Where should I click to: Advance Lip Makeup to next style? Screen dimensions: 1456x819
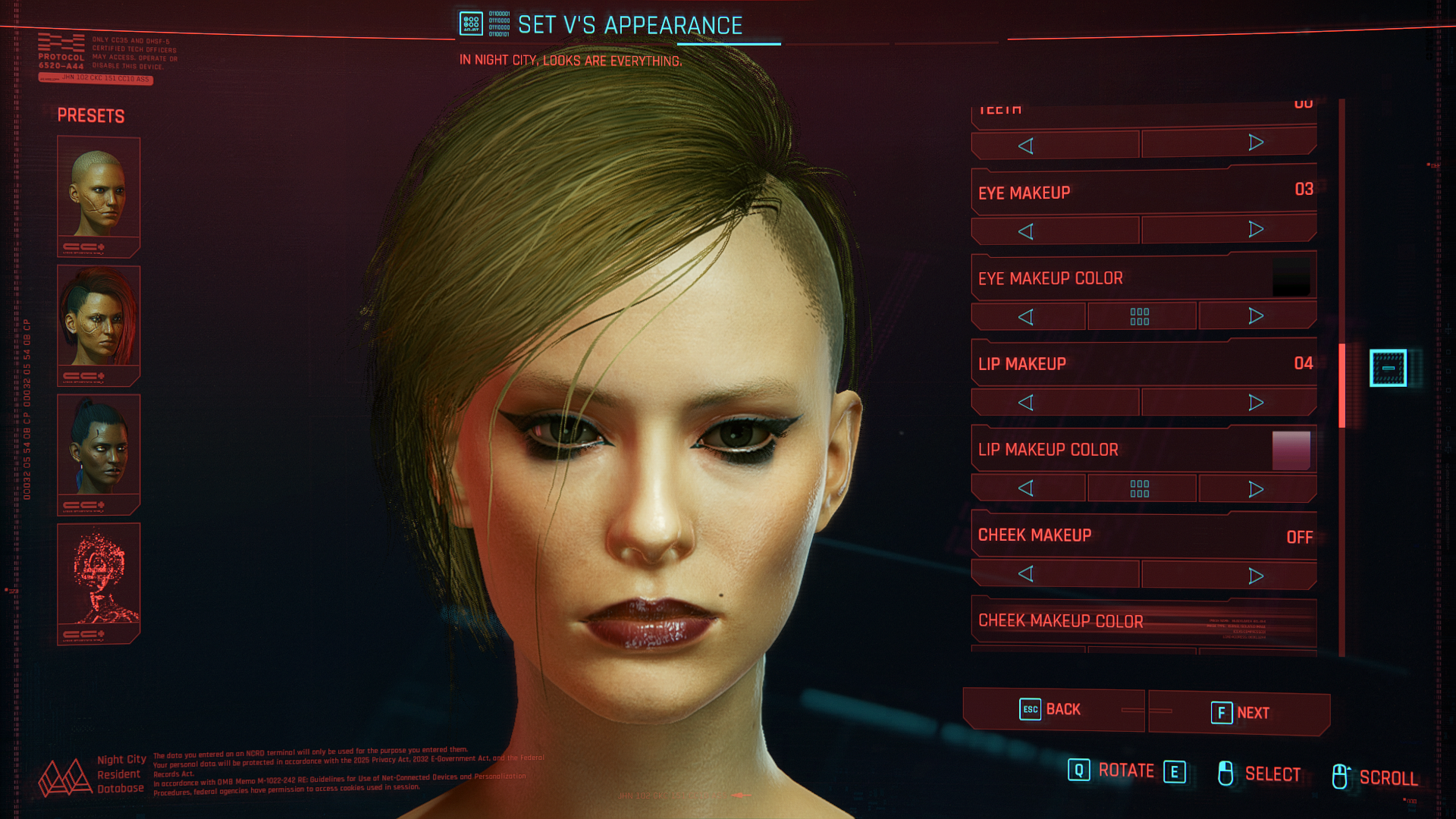coord(1256,403)
